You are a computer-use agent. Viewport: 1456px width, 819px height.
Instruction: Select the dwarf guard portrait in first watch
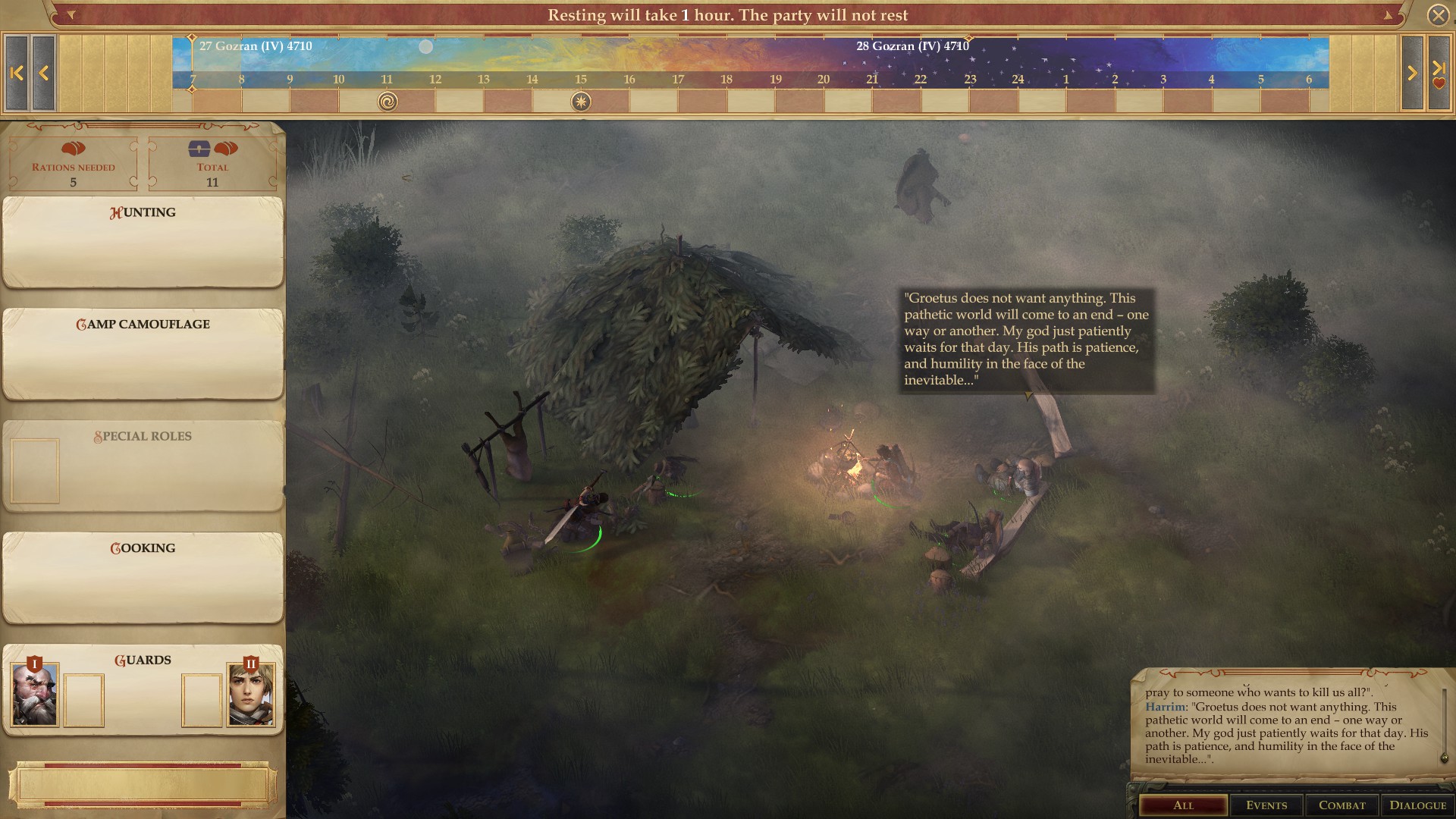tap(35, 695)
